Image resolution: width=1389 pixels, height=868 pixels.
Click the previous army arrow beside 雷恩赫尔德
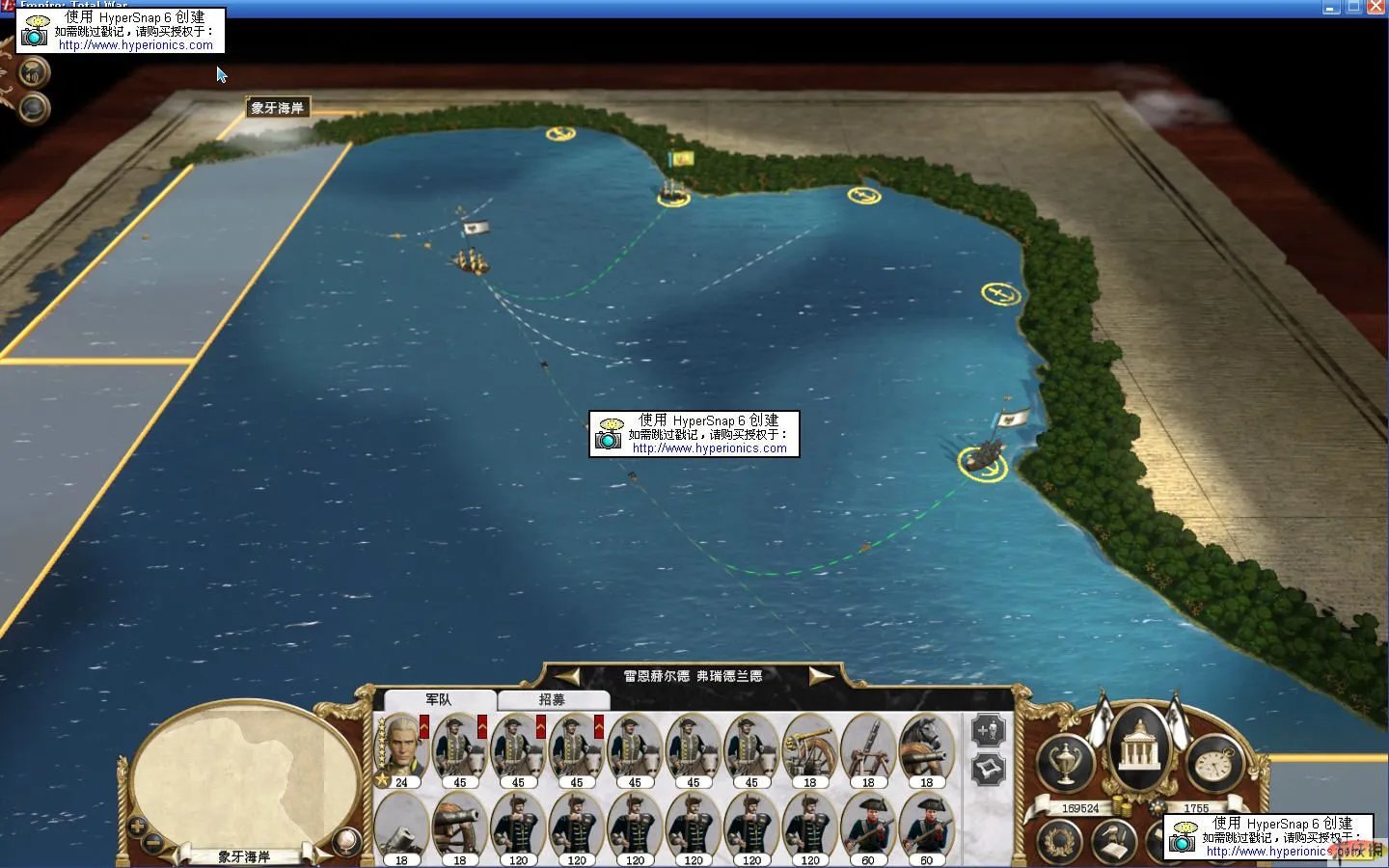(x=566, y=676)
